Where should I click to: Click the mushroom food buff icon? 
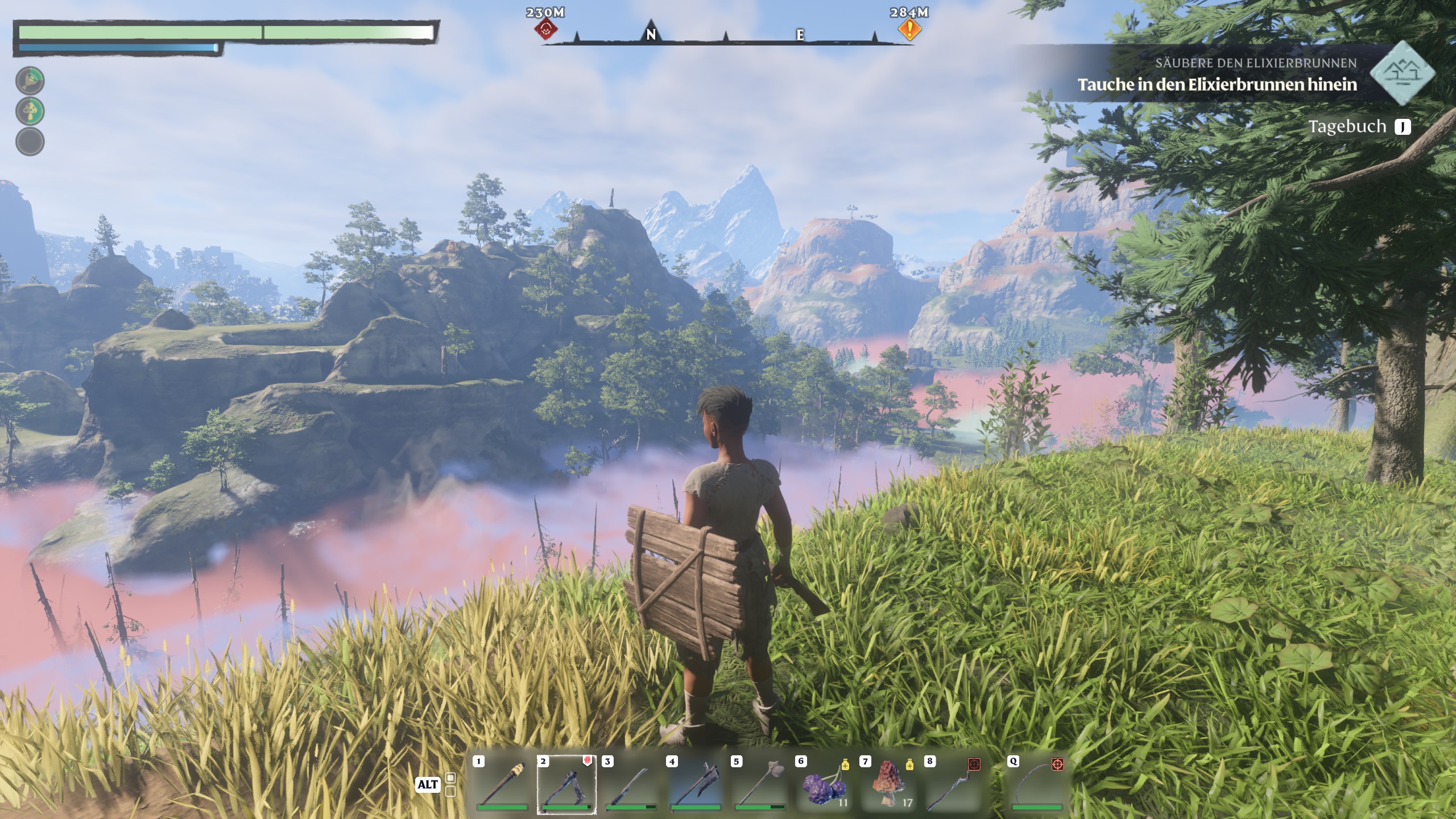tap(30, 111)
